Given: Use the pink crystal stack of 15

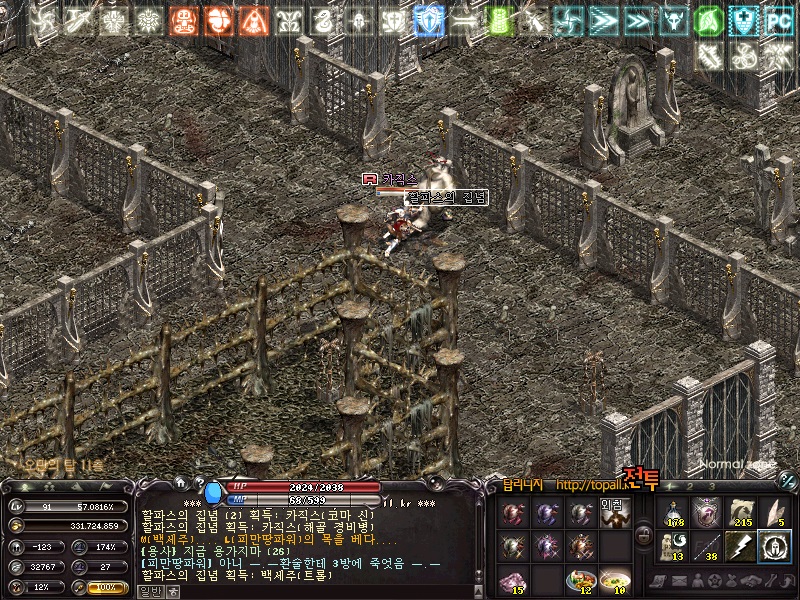Looking at the screenshot, I should tap(513, 580).
